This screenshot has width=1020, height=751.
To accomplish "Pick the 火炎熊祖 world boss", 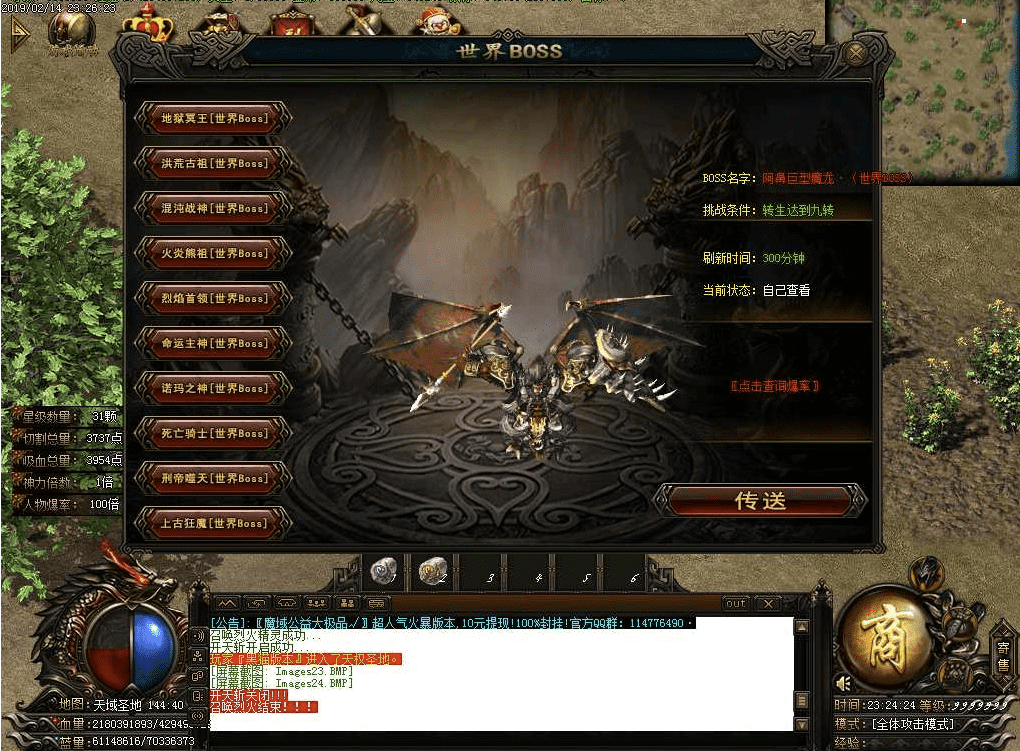I will pyautogui.click(x=214, y=253).
